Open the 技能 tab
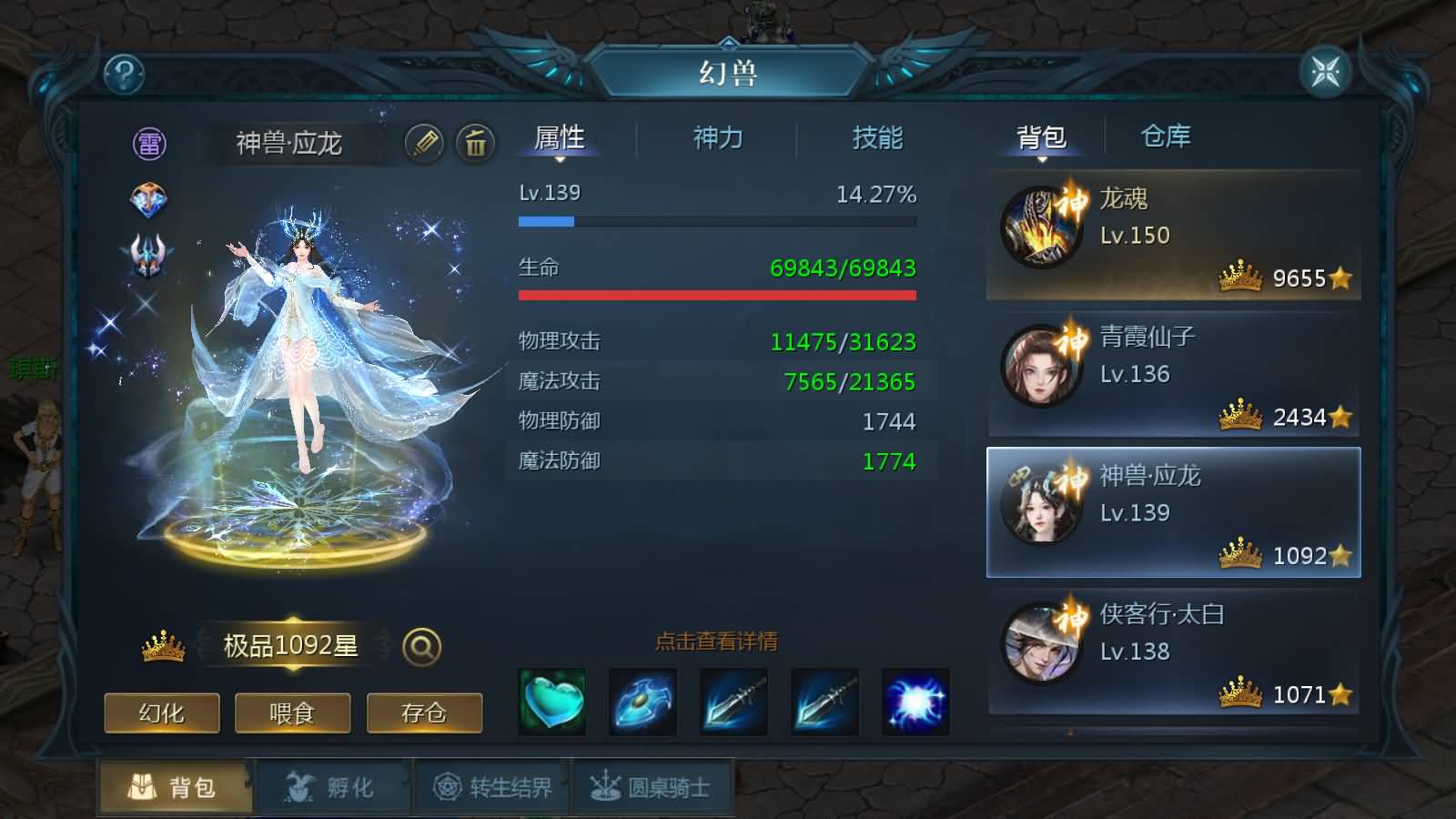Image resolution: width=1456 pixels, height=819 pixels. [875, 138]
